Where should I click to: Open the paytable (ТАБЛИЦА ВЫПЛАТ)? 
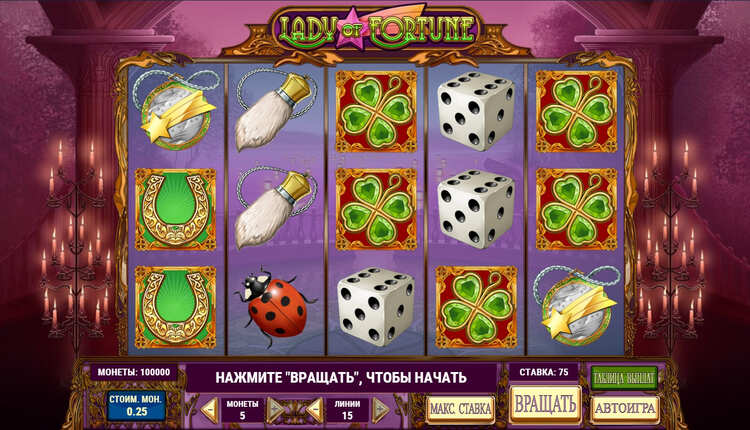[624, 377]
